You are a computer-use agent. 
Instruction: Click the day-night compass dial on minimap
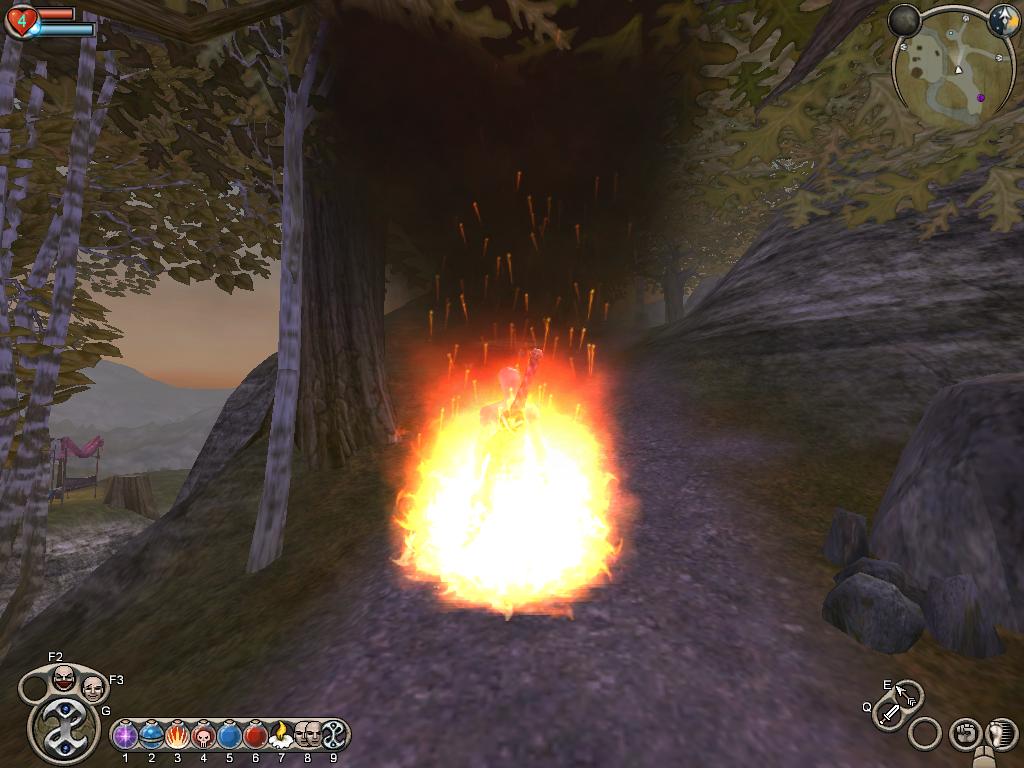[1002, 21]
